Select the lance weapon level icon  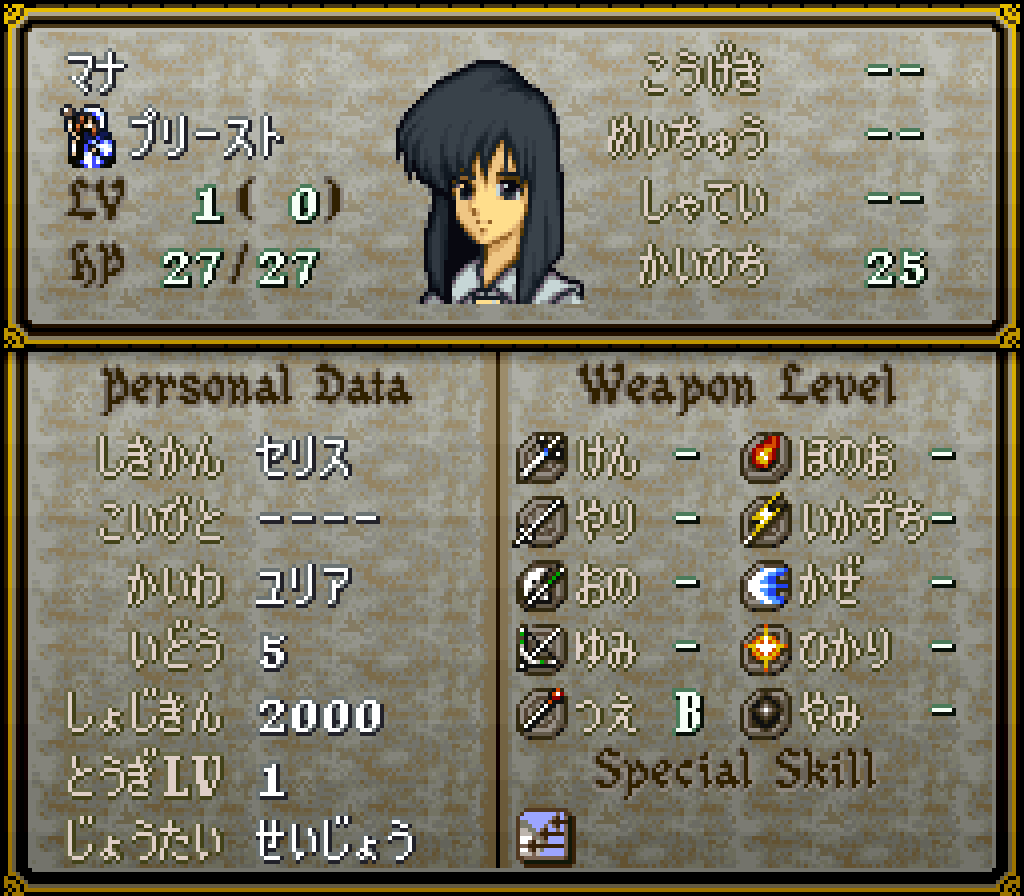542,521
